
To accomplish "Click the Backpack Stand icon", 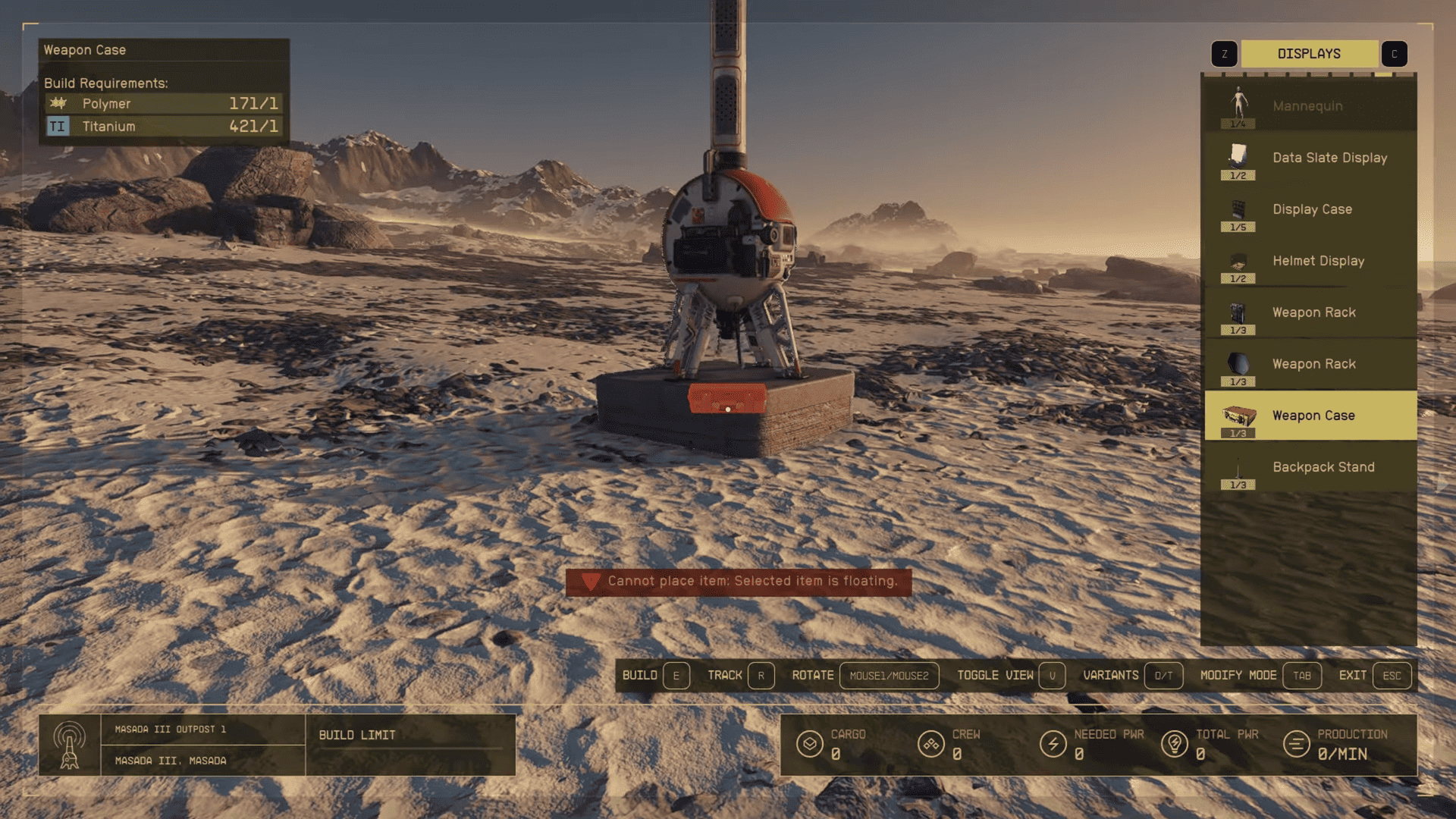I will [1239, 467].
